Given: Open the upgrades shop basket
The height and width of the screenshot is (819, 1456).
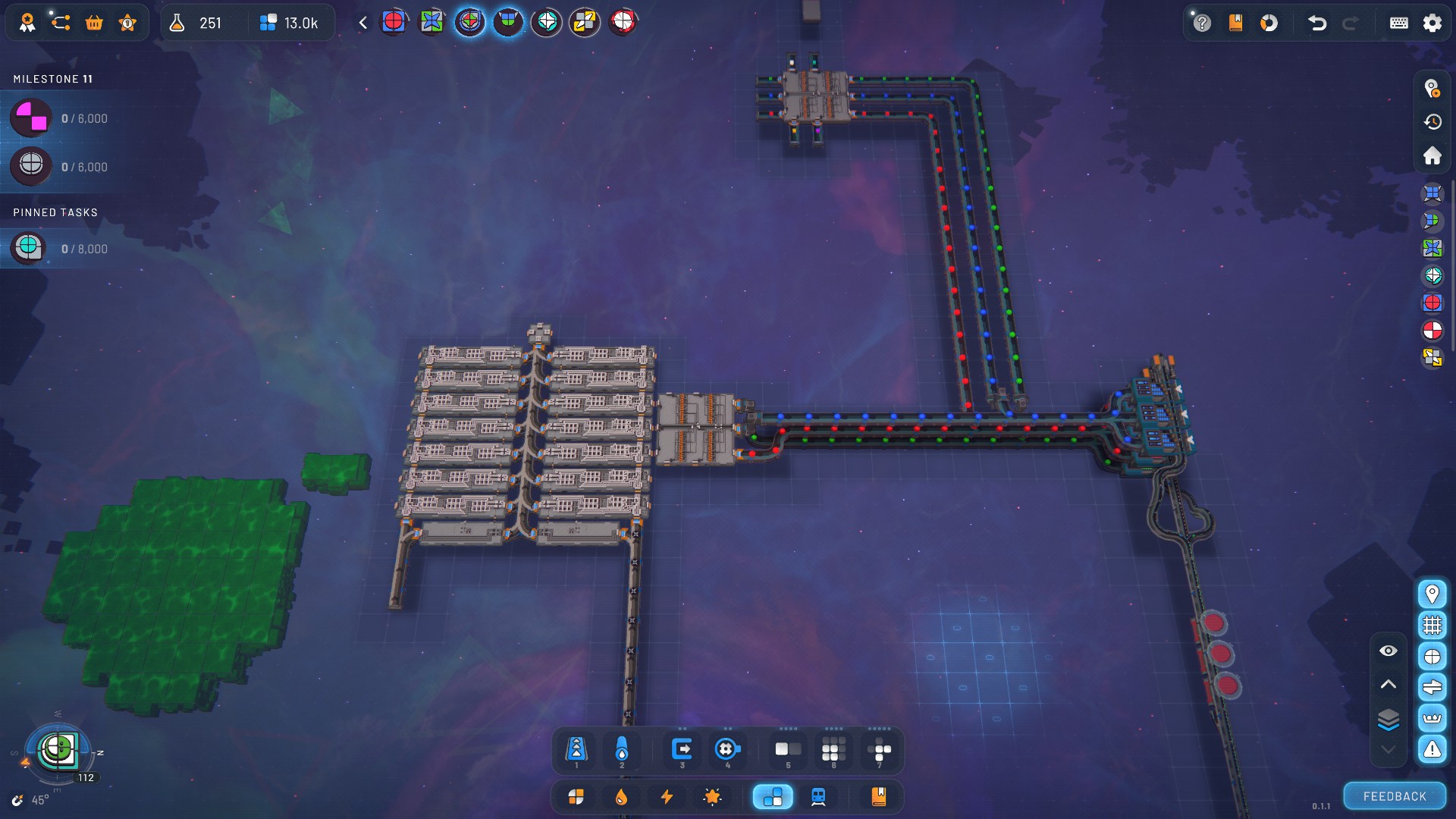Looking at the screenshot, I should tap(94, 23).
